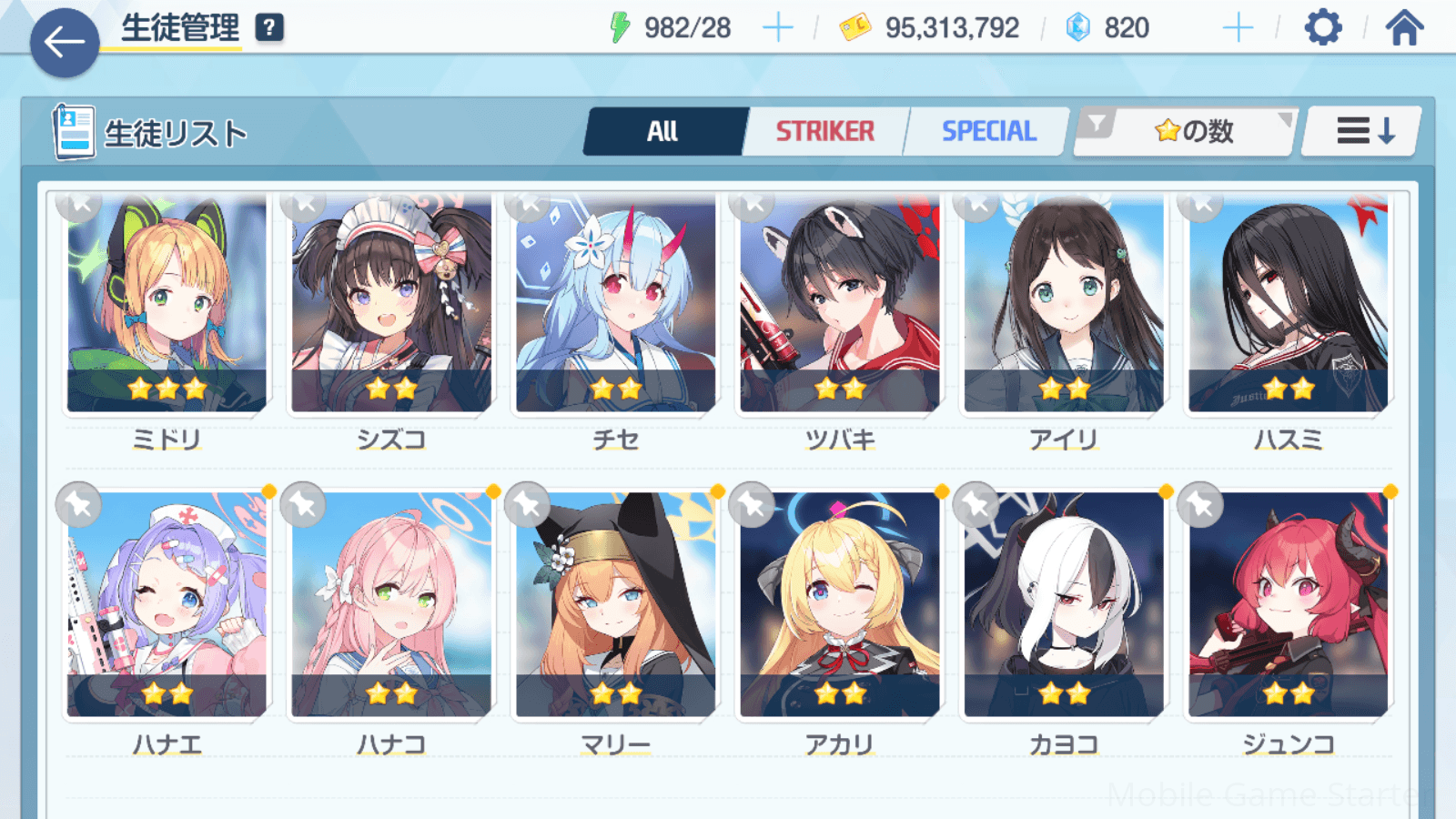This screenshot has width=1456, height=819.
Task: Toggle the pin on ジュンコ's card
Action: pyautogui.click(x=1200, y=504)
